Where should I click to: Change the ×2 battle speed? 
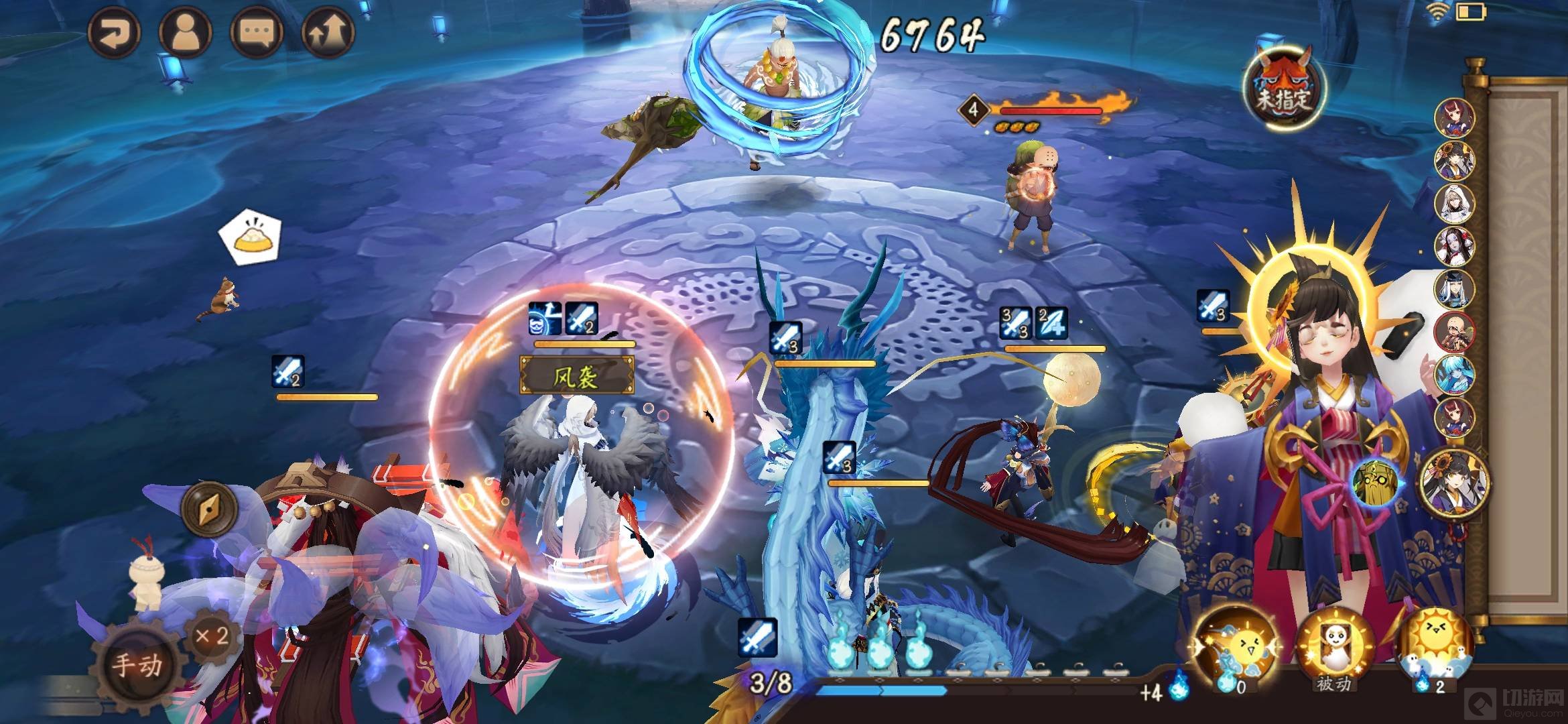click(212, 636)
